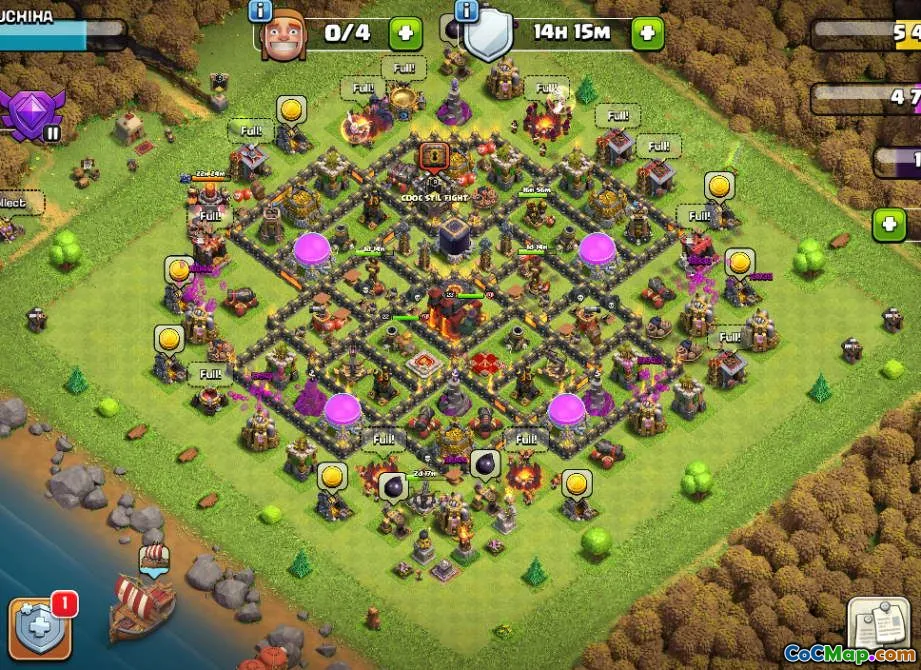Open the builder info icon
This screenshot has width=921, height=670.
point(260,10)
